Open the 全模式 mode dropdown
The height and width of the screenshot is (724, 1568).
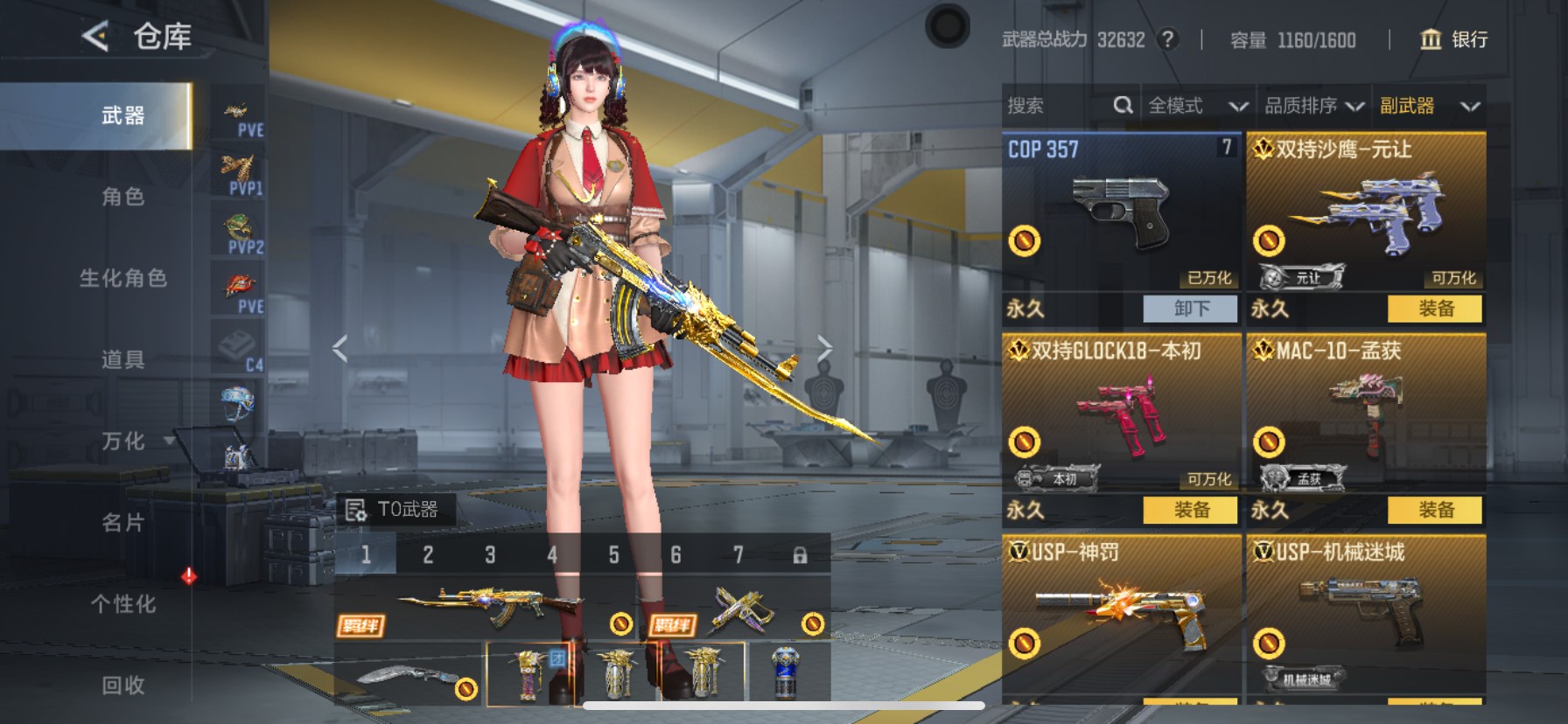pos(1197,106)
